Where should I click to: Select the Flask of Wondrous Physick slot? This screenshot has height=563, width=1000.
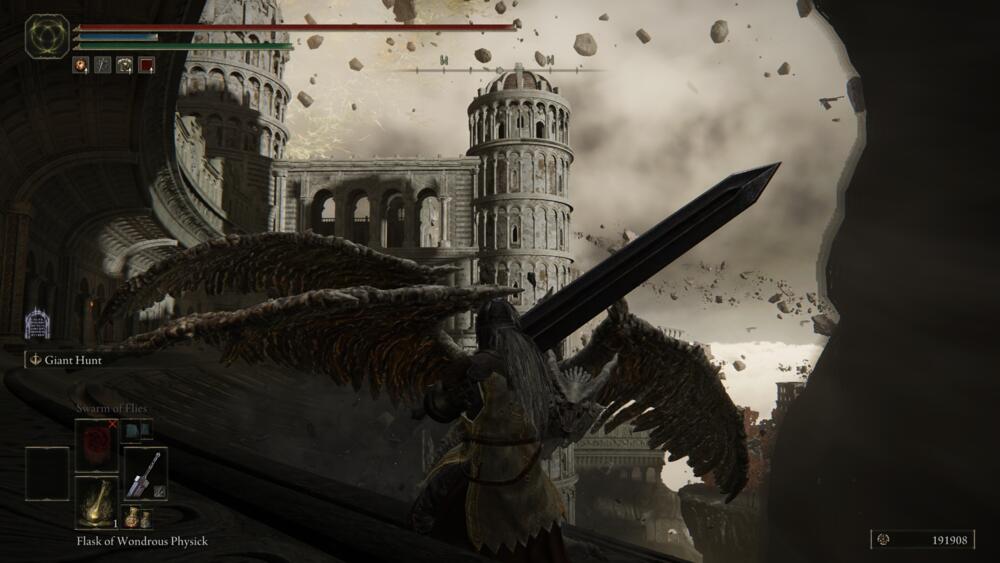(96, 503)
